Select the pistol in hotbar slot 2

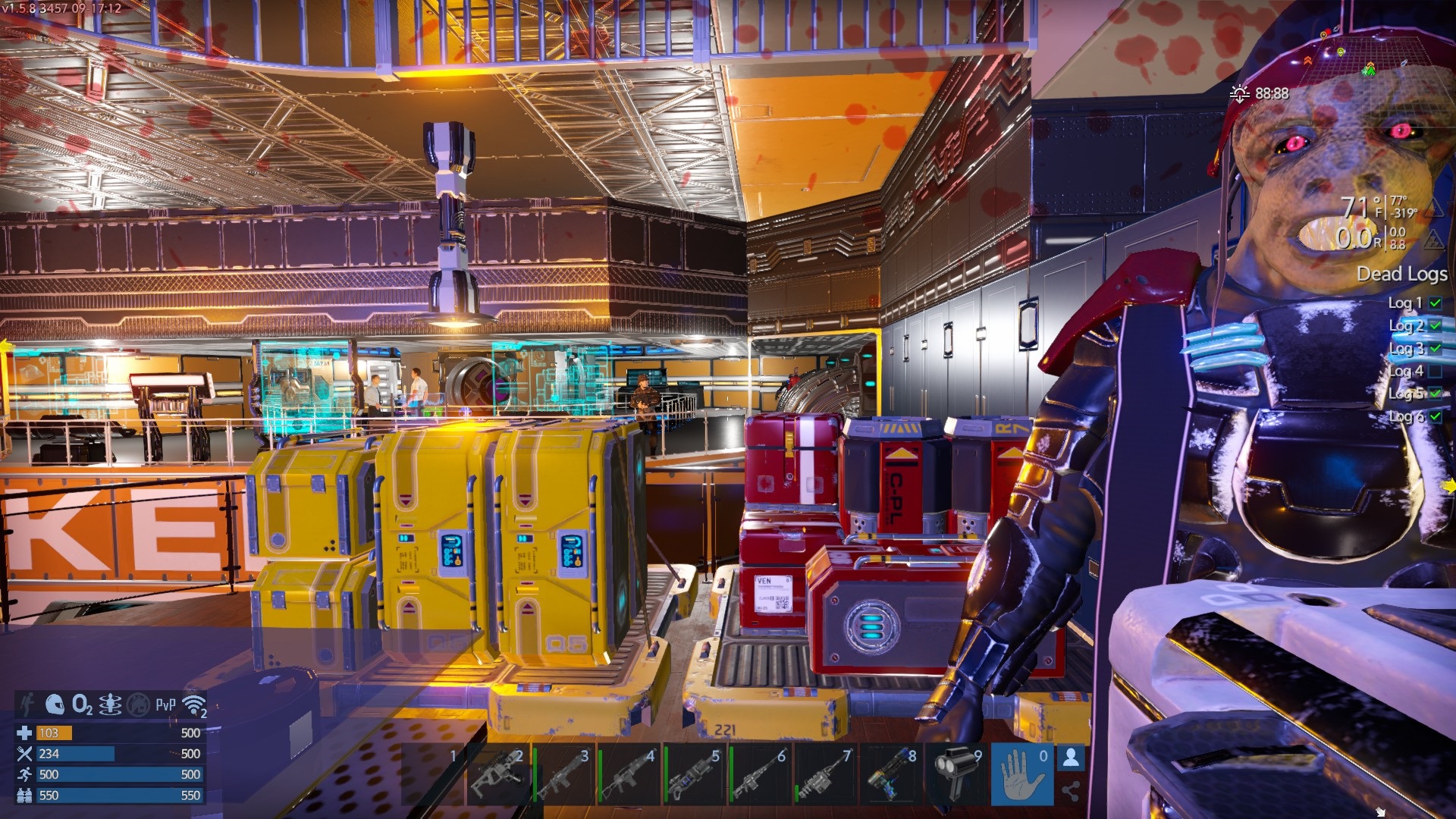pyautogui.click(x=497, y=775)
